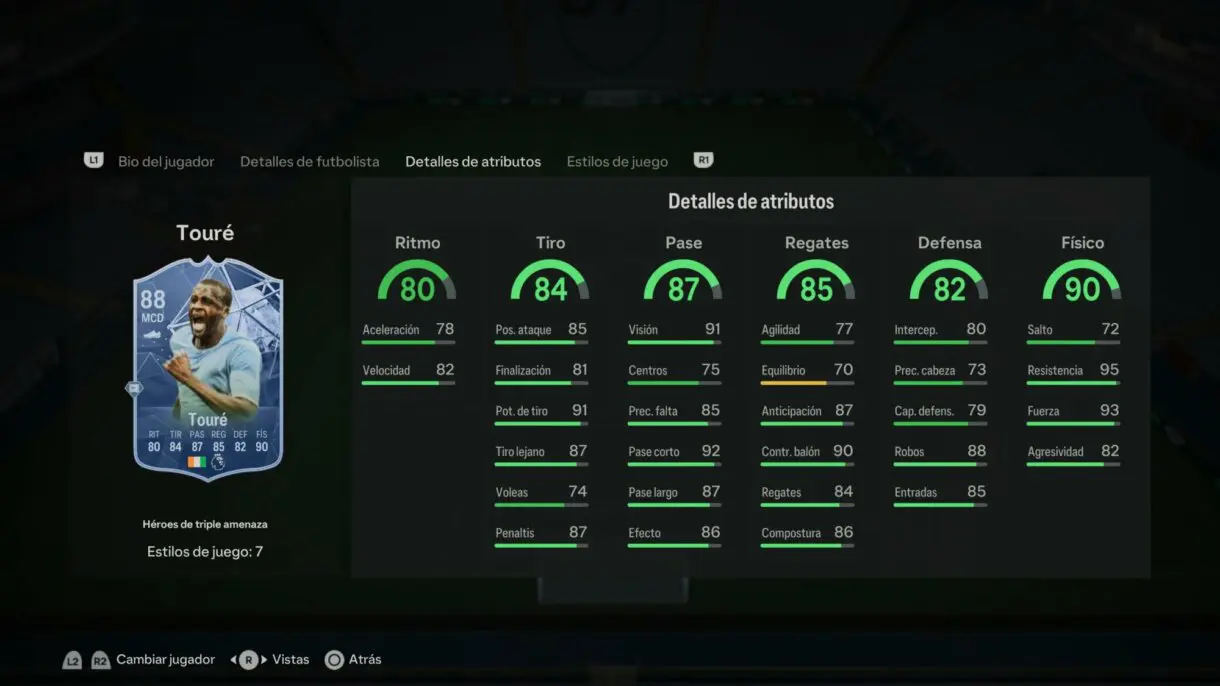Screen dimensions: 1220x686
Task: Select the Touré player card
Action: click(x=208, y=368)
